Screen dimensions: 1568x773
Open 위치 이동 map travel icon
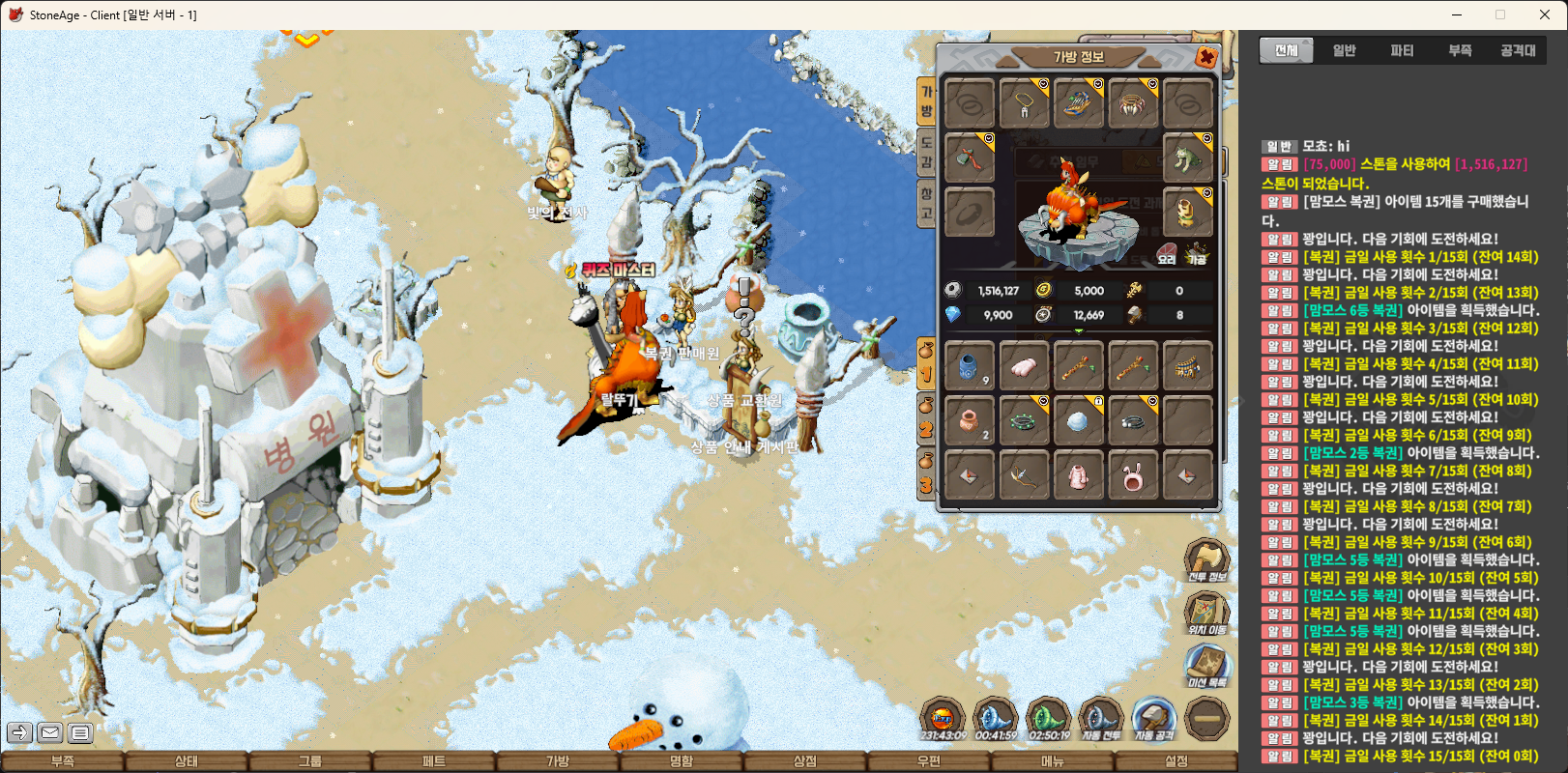click(1206, 613)
